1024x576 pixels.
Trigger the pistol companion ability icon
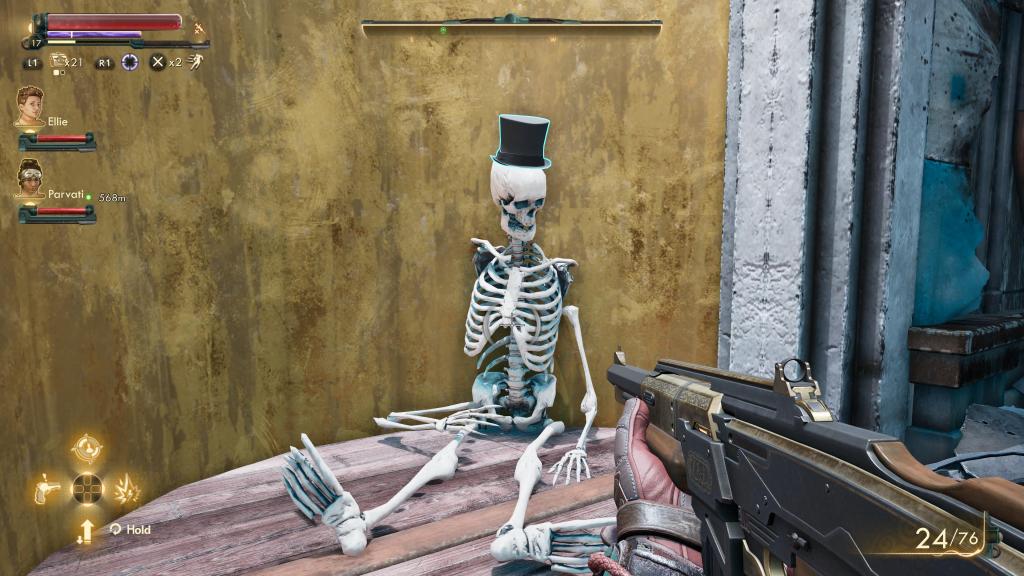coord(48,490)
